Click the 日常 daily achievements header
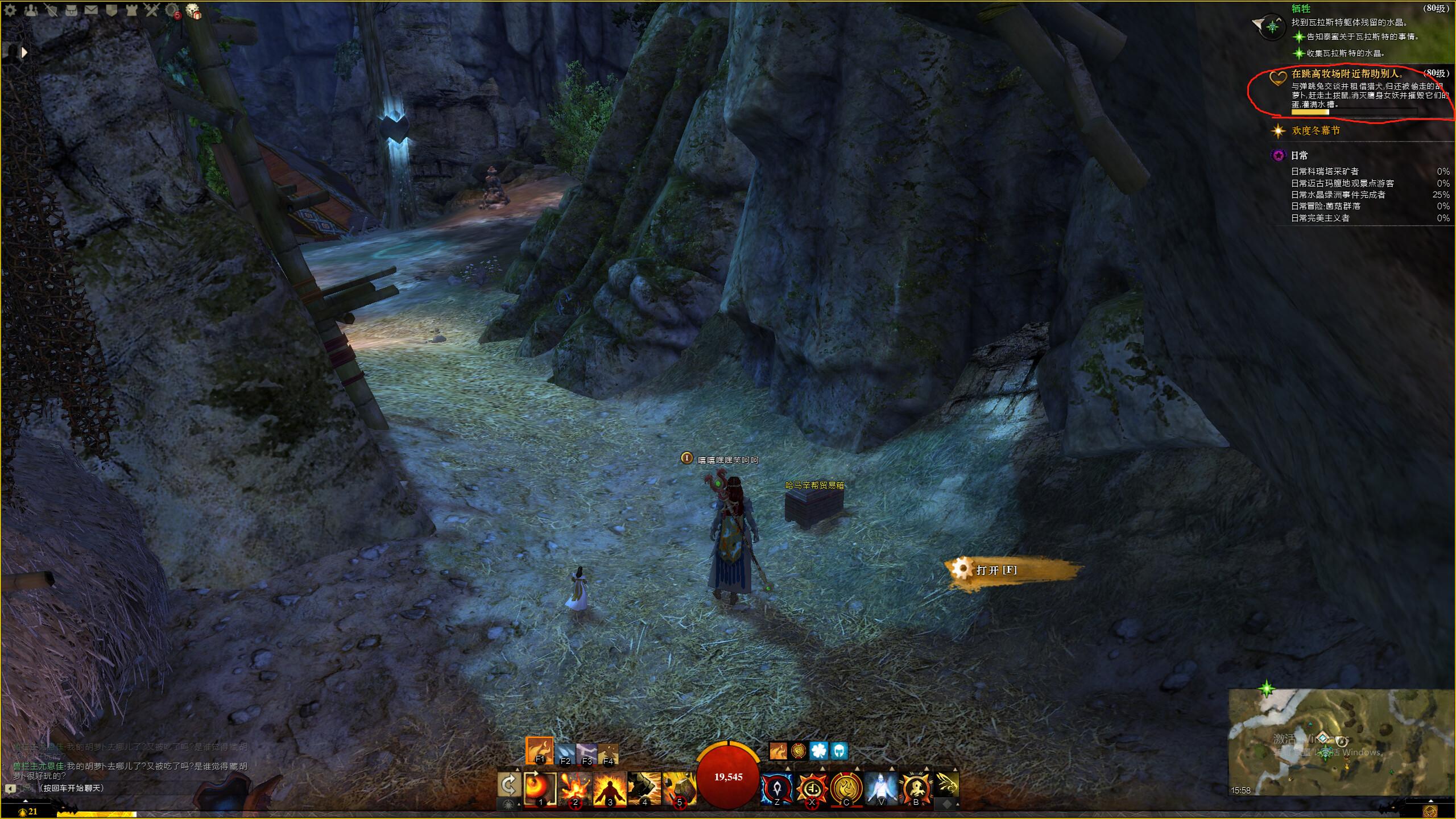Screen dimensions: 1456x819 1299,155
